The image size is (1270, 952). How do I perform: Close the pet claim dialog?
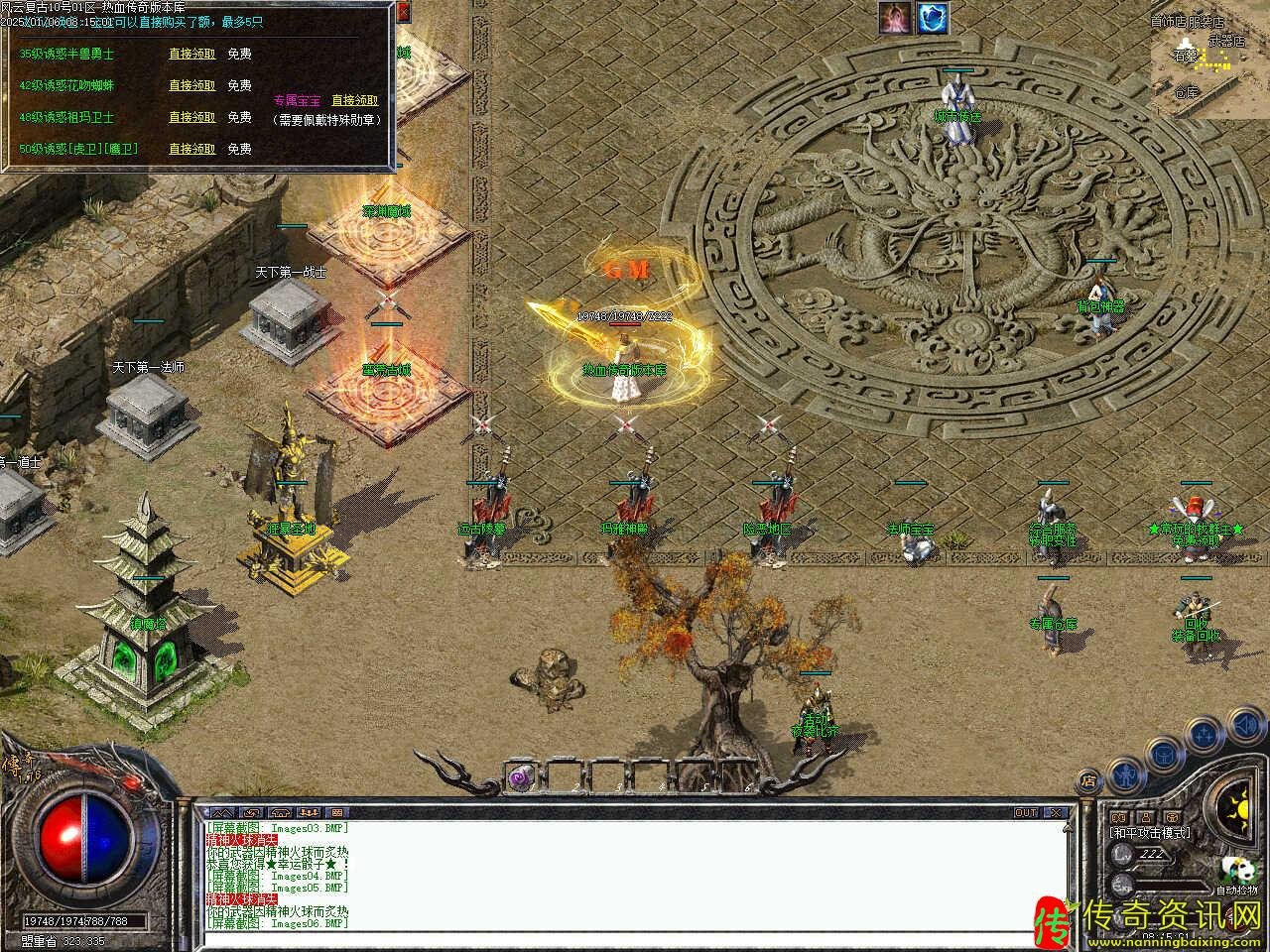coord(402,12)
